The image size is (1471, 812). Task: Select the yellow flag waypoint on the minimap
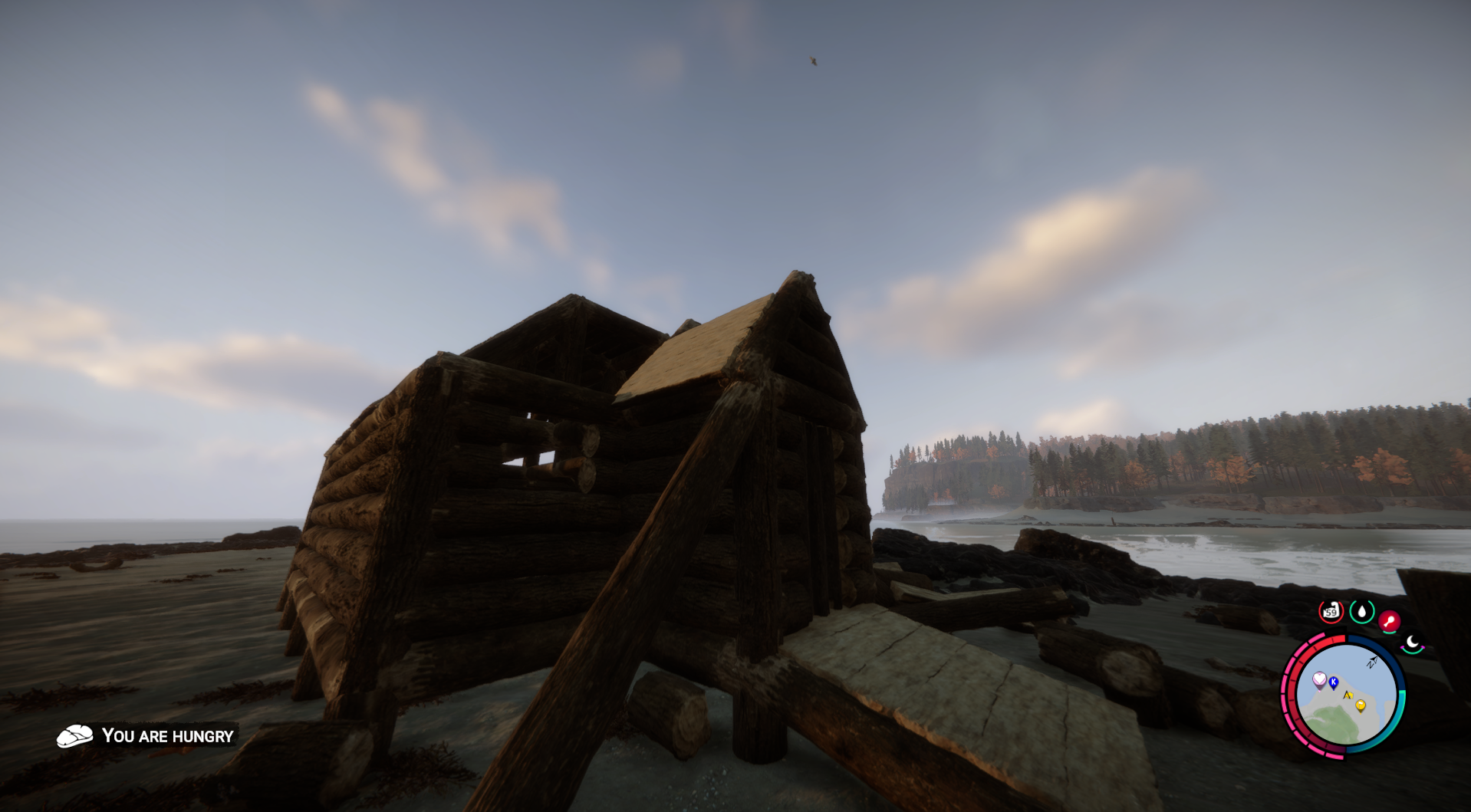[x=1361, y=705]
